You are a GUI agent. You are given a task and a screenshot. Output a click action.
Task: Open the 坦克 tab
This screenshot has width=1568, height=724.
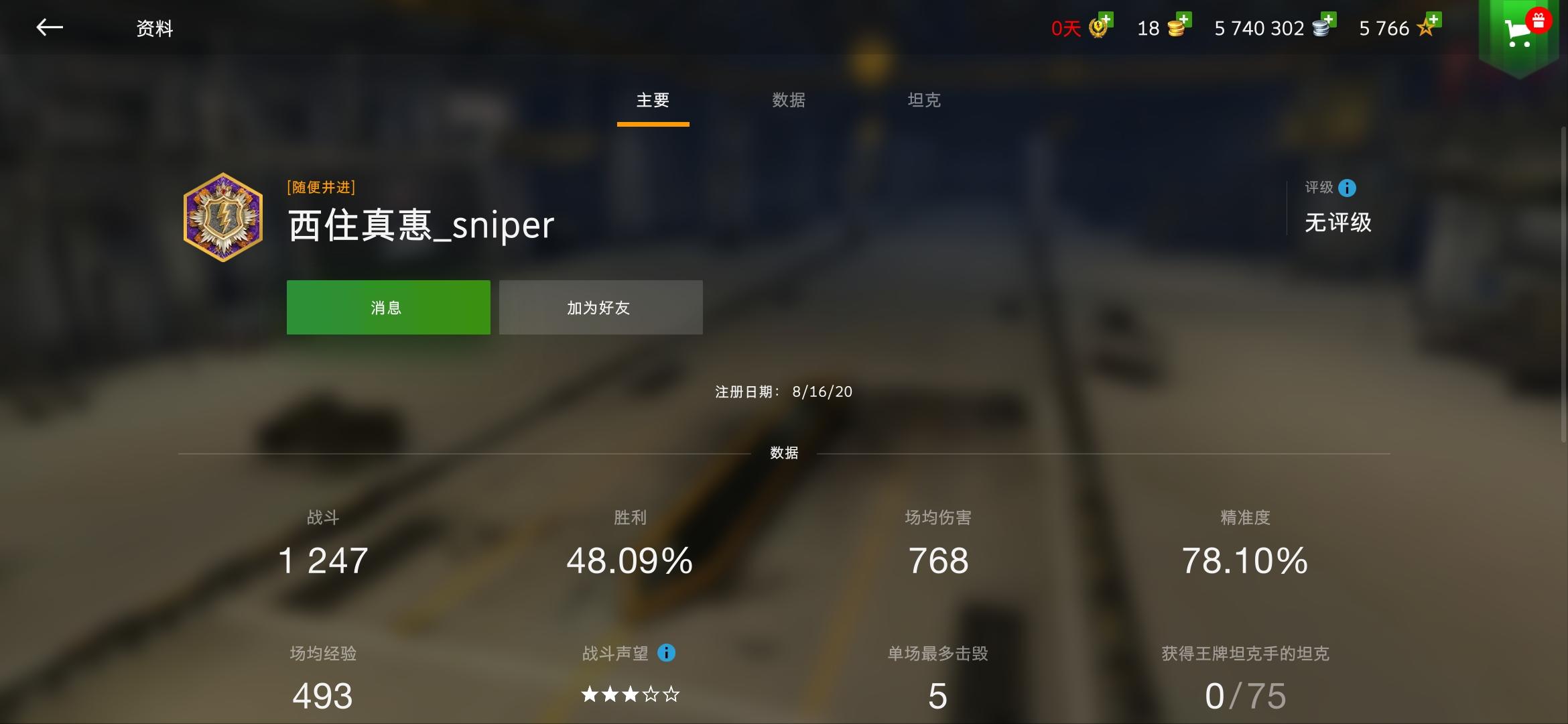[924, 100]
